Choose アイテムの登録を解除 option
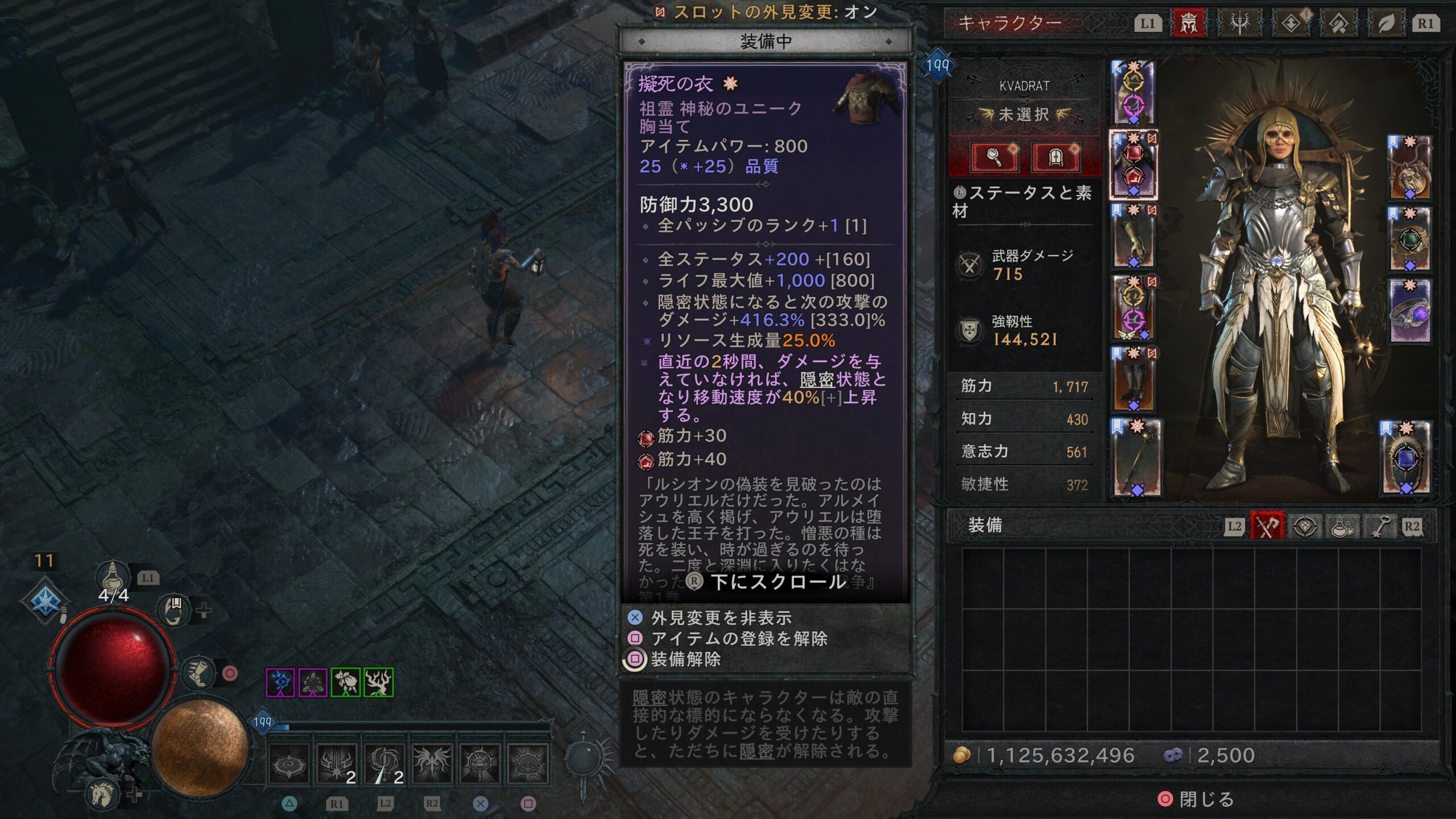 739,639
